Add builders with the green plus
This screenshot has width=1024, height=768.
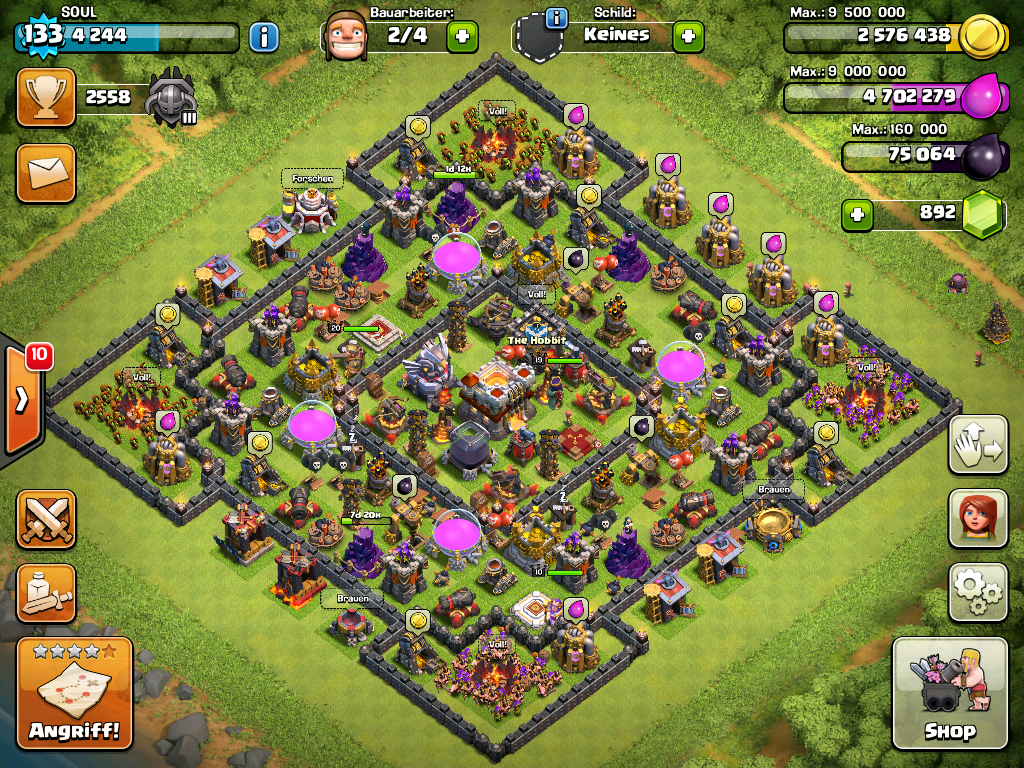tap(462, 37)
